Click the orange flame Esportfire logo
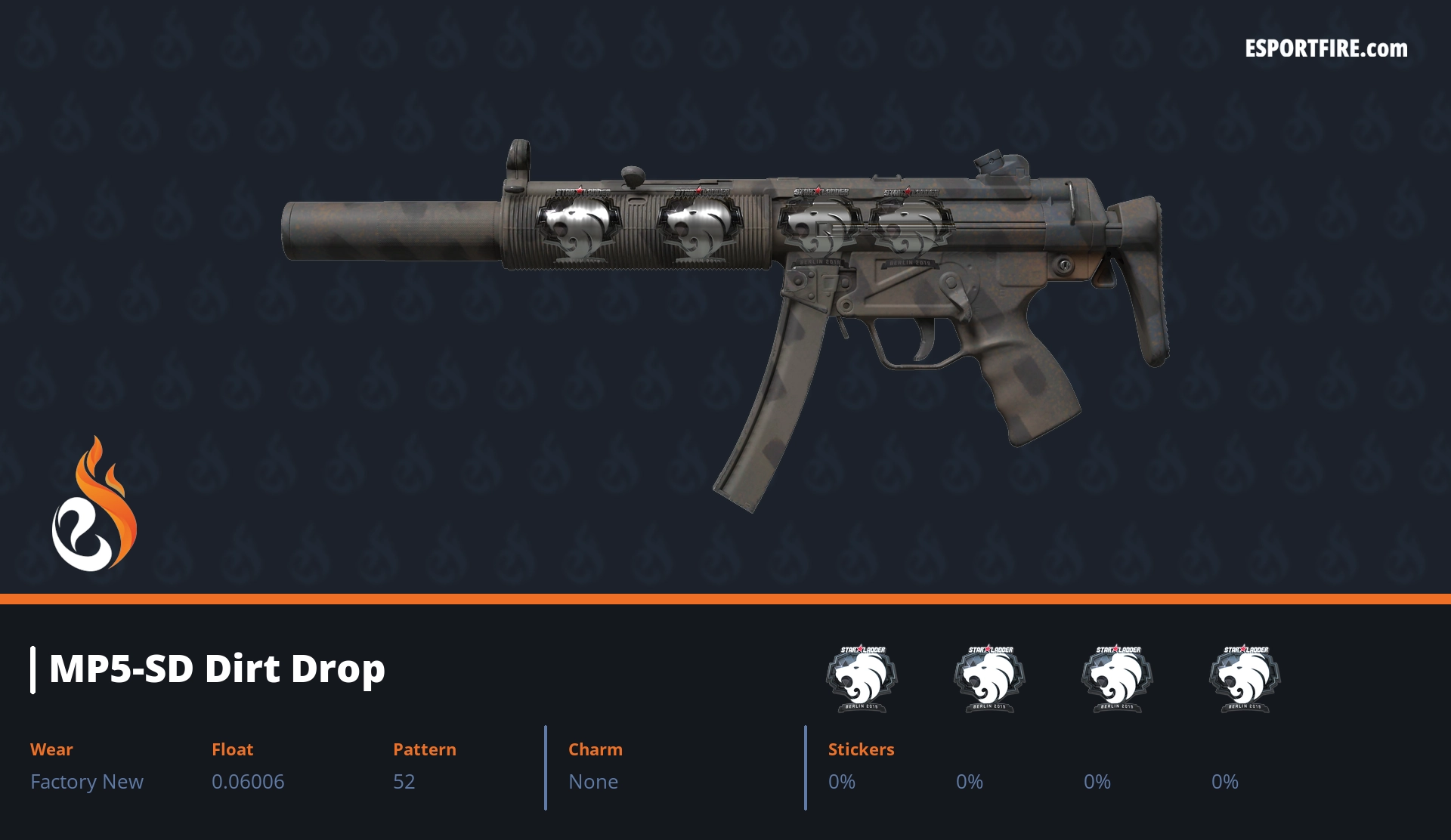Image resolution: width=1451 pixels, height=840 pixels. click(94, 506)
